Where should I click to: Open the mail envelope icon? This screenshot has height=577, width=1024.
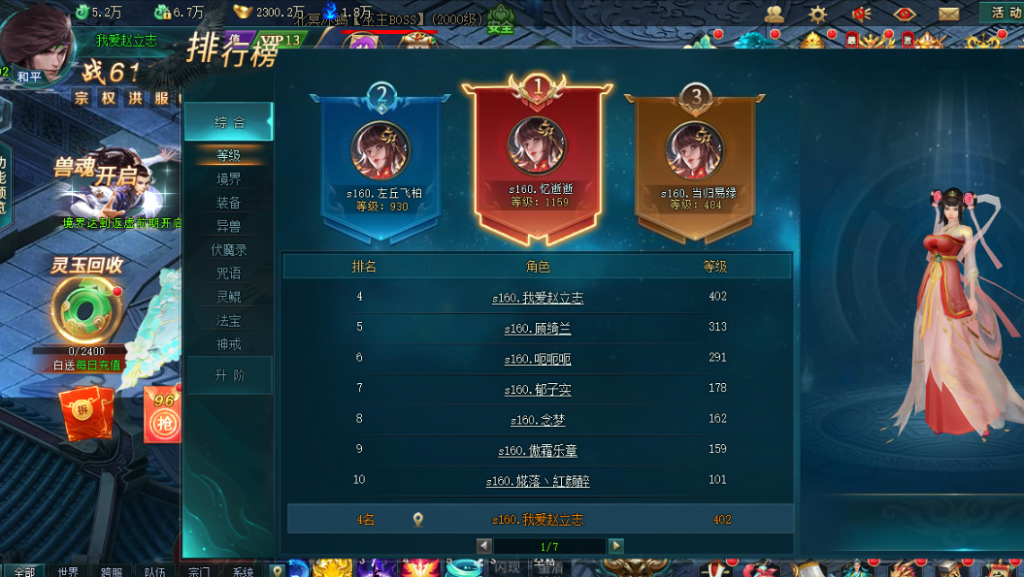949,14
